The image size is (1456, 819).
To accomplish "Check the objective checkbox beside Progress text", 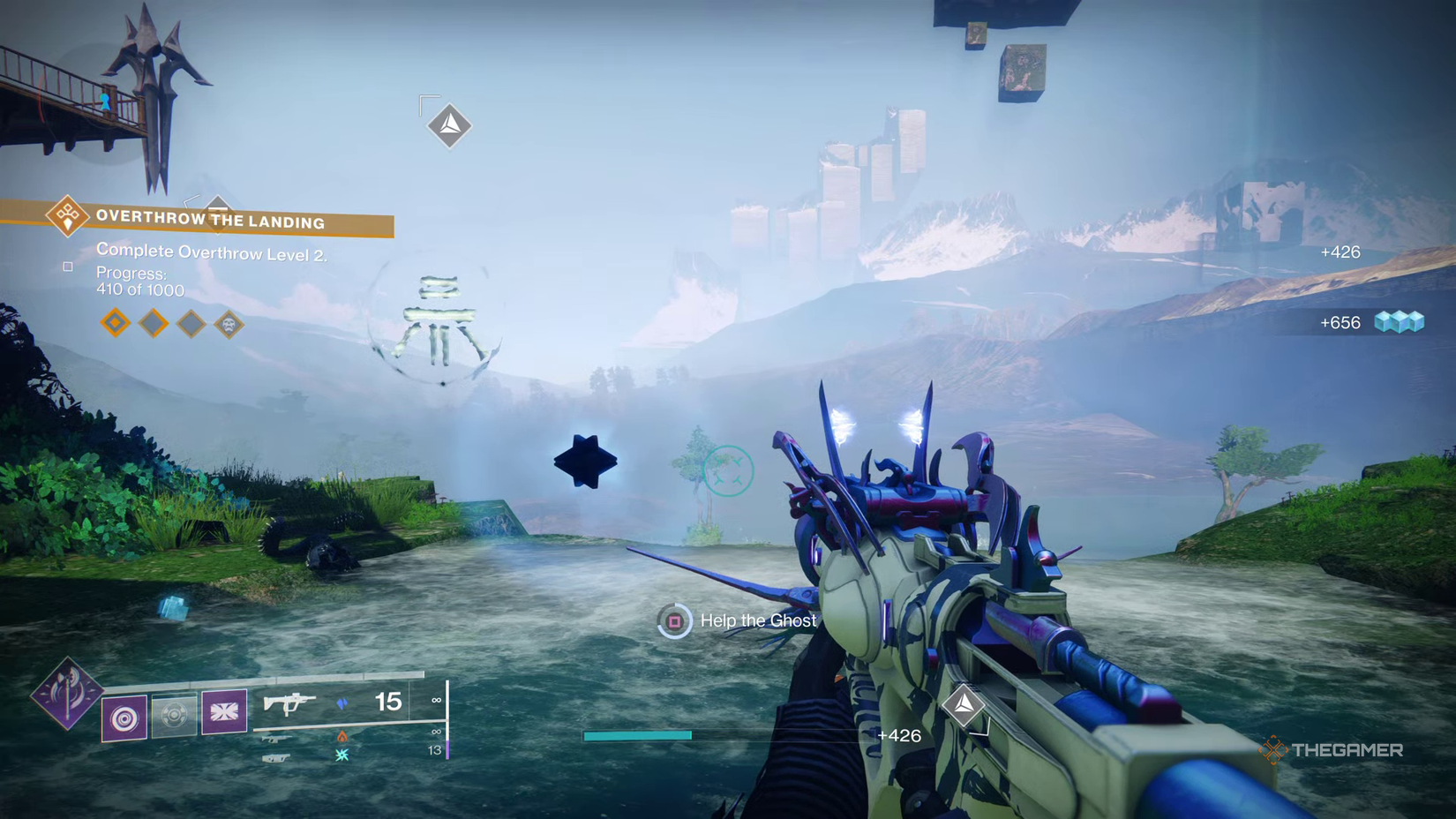I will click(x=68, y=266).
